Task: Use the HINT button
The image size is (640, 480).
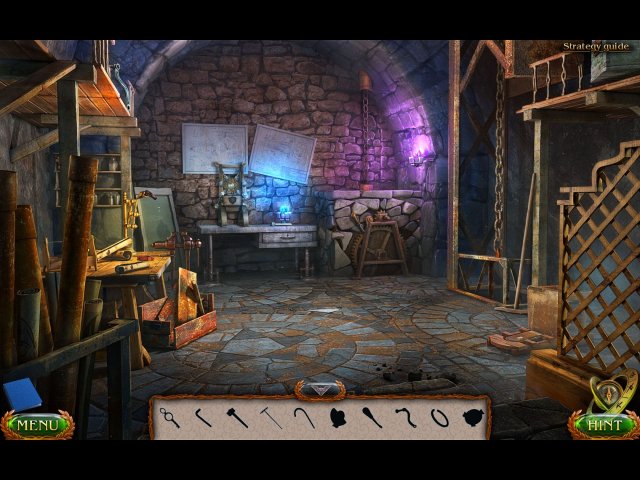Action: tap(604, 425)
